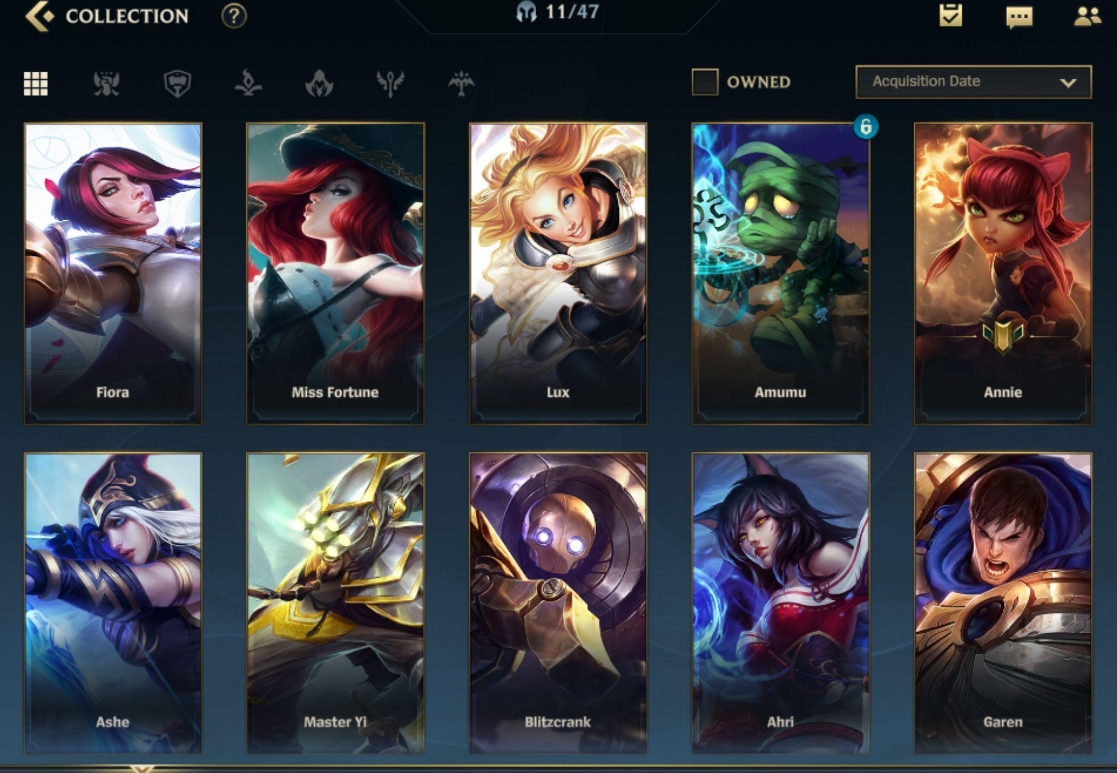Choose the Master Yi champion card

point(335,602)
